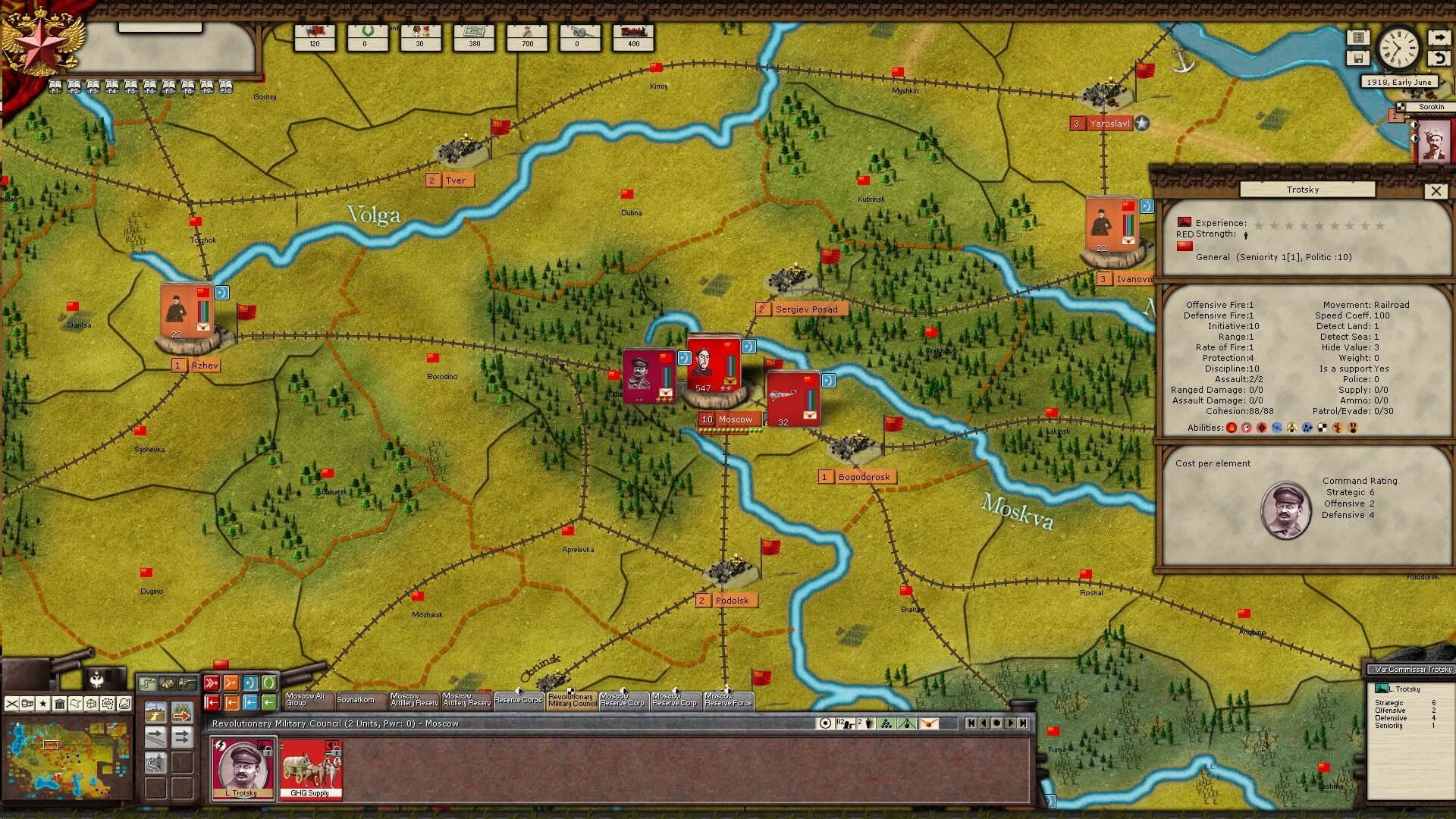Unlock the padlock on L. Trotsky's portrait
Screen dimensions: 1456x819
(x=268, y=752)
